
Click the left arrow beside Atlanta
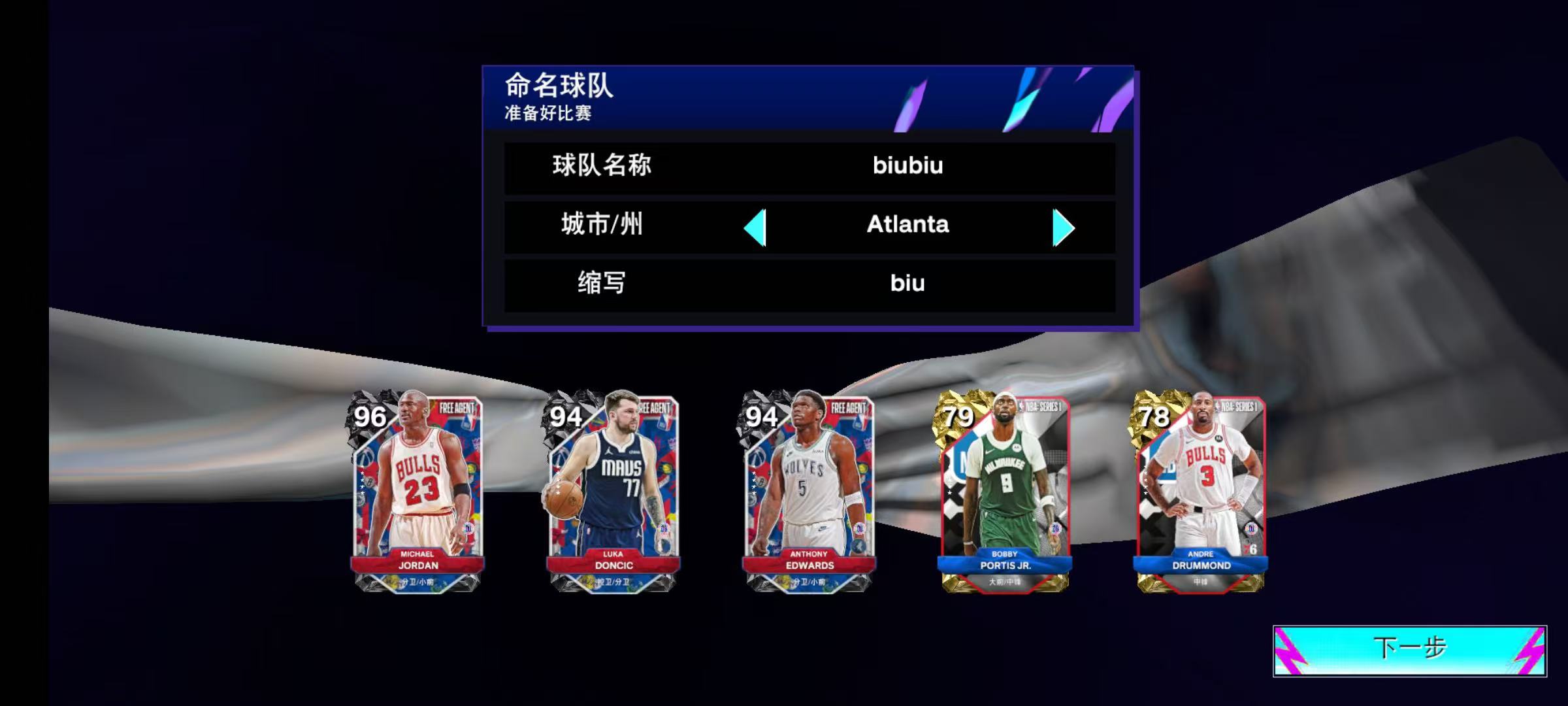pyautogui.click(x=757, y=226)
